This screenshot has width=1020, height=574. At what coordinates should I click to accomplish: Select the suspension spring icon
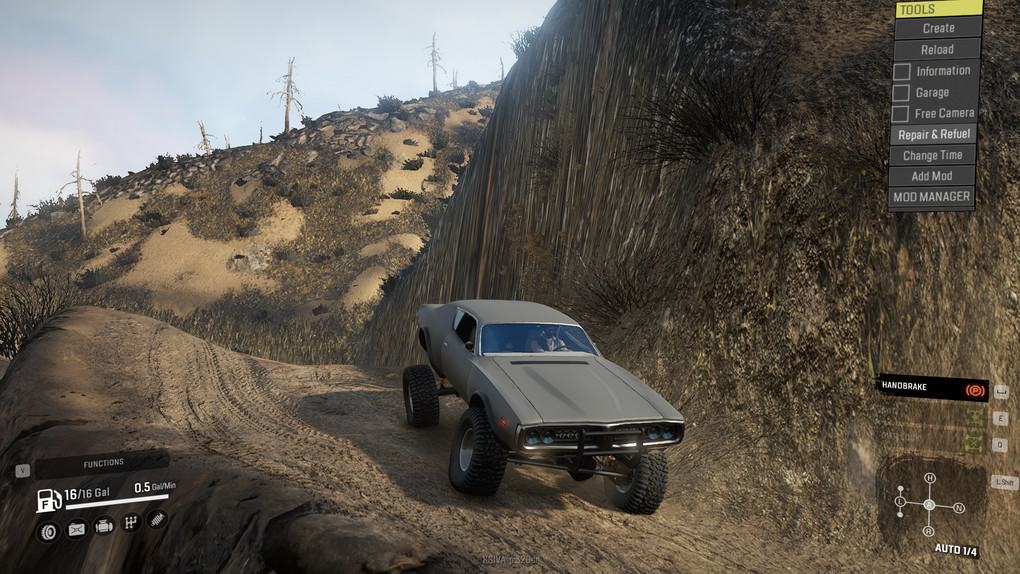(x=156, y=520)
